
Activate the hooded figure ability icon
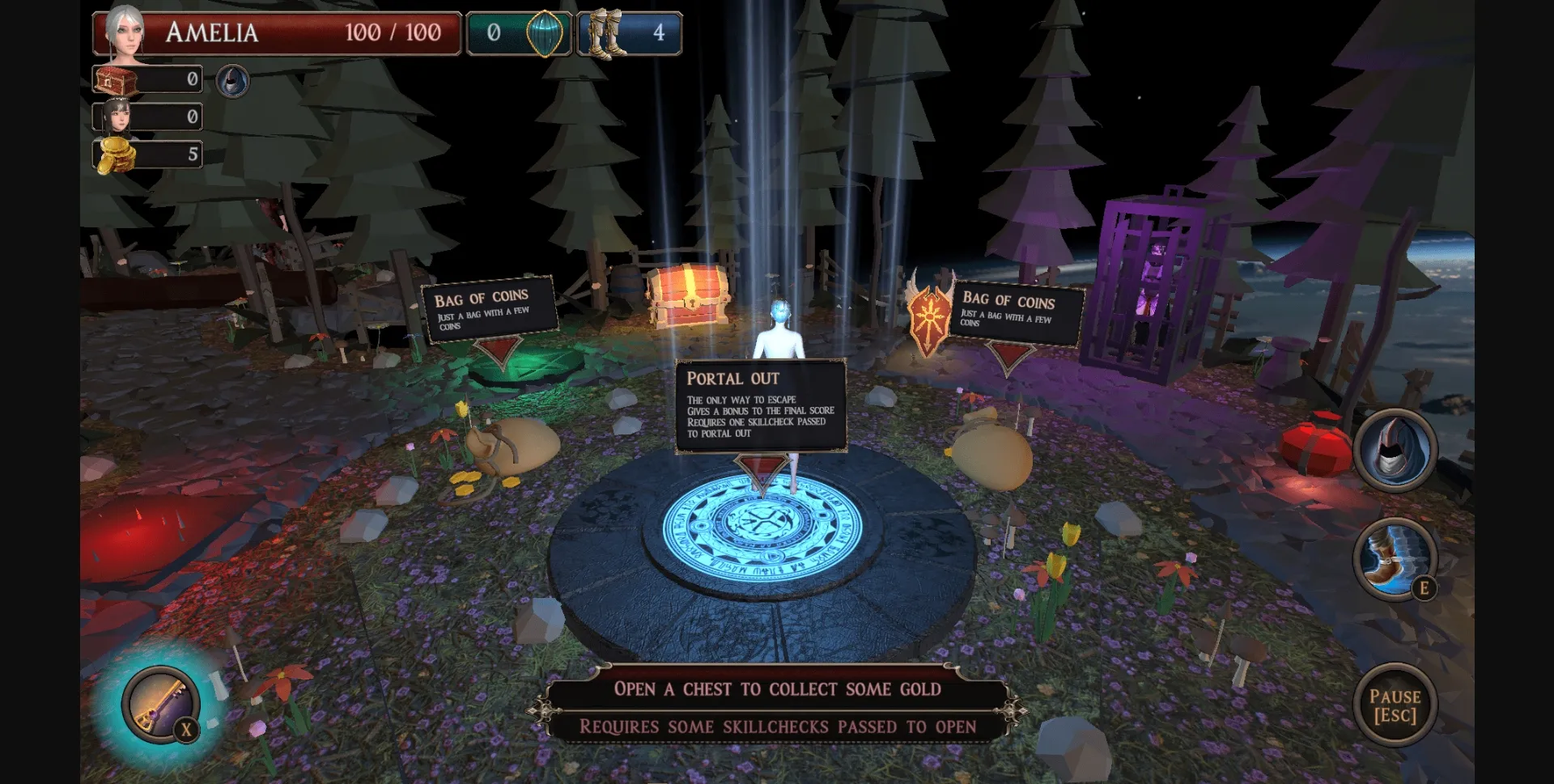point(1395,451)
